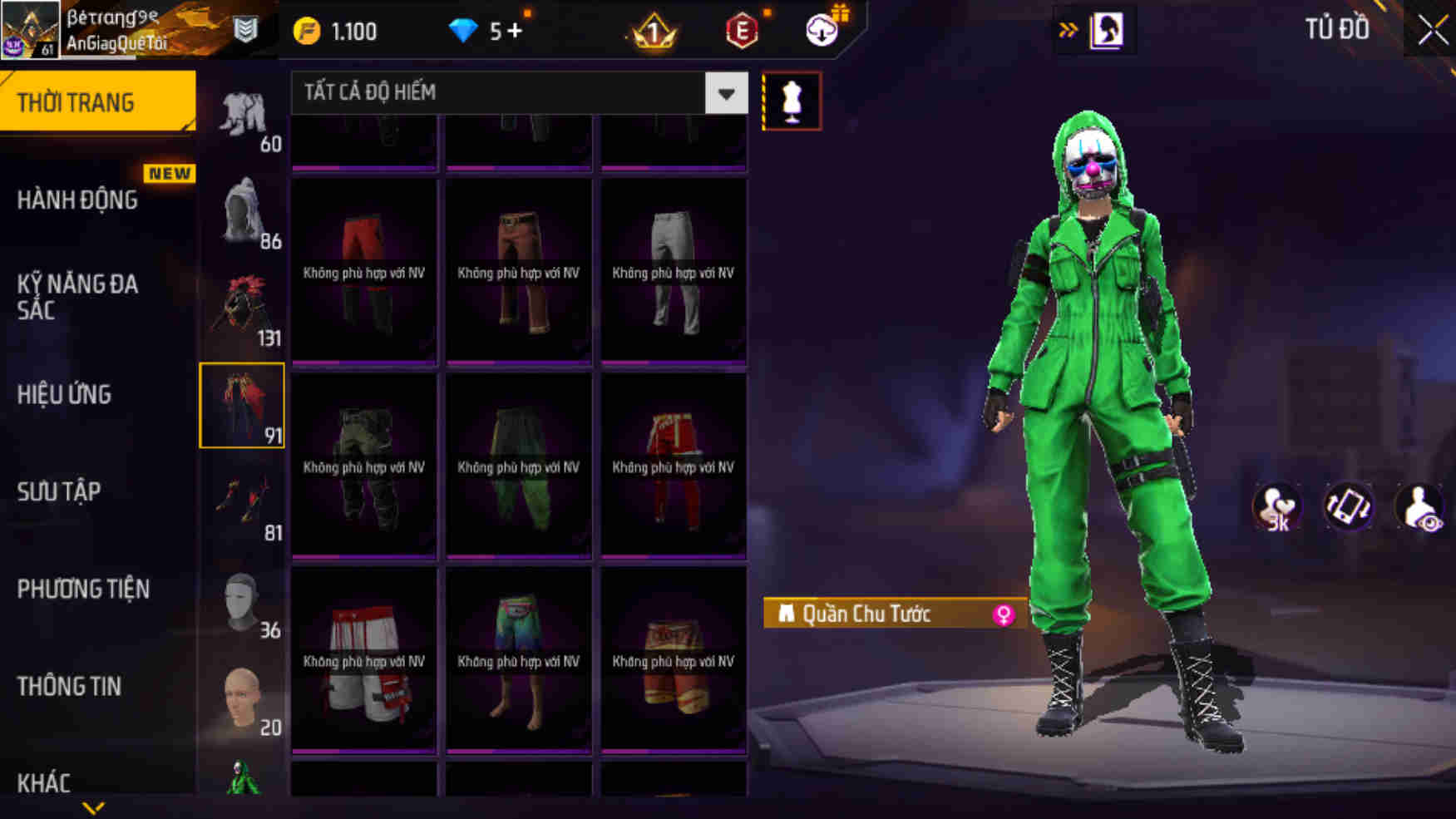The height and width of the screenshot is (819, 1456).
Task: Open the profile portrait icon near the chevrons
Action: point(1109,30)
